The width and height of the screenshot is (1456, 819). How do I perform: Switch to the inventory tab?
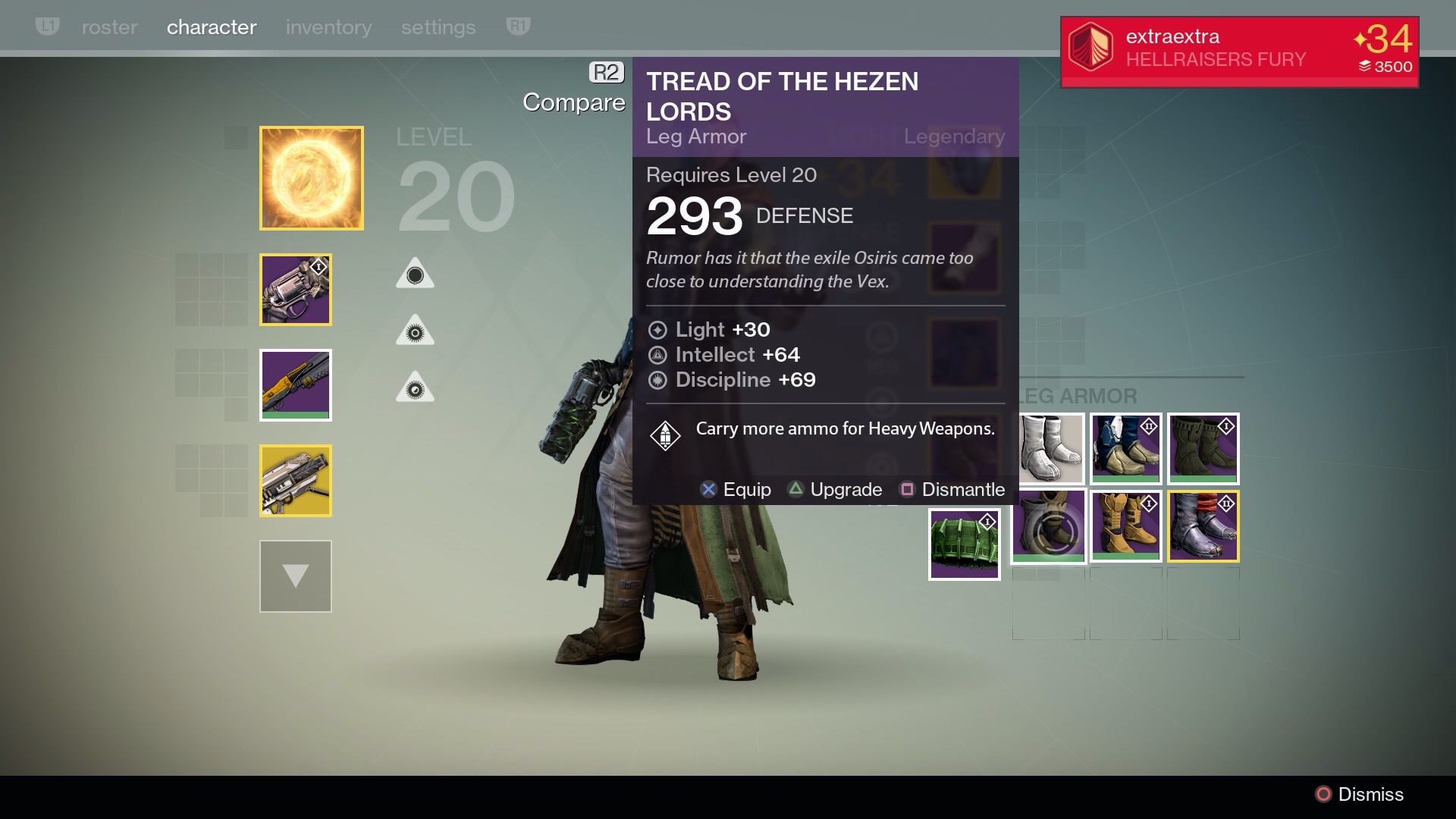[x=328, y=27]
